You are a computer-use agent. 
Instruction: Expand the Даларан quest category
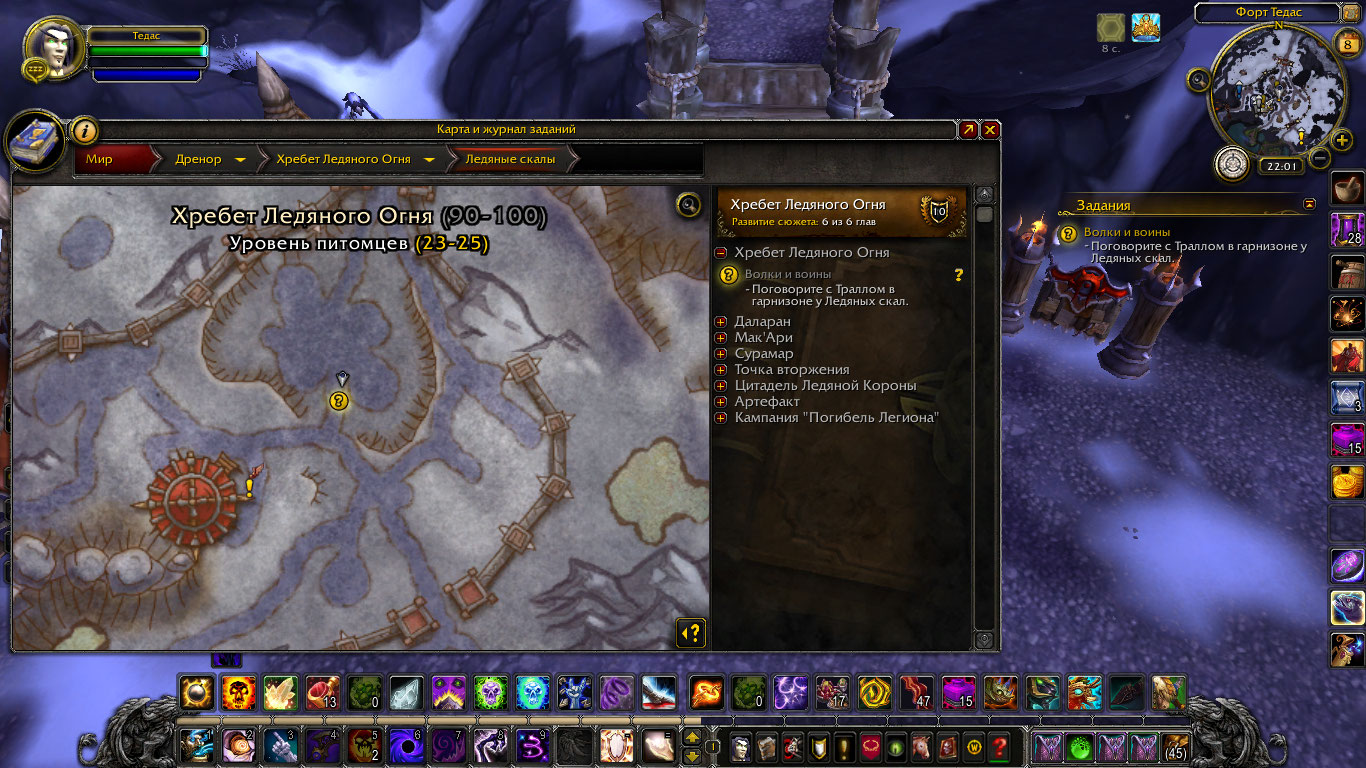point(721,322)
